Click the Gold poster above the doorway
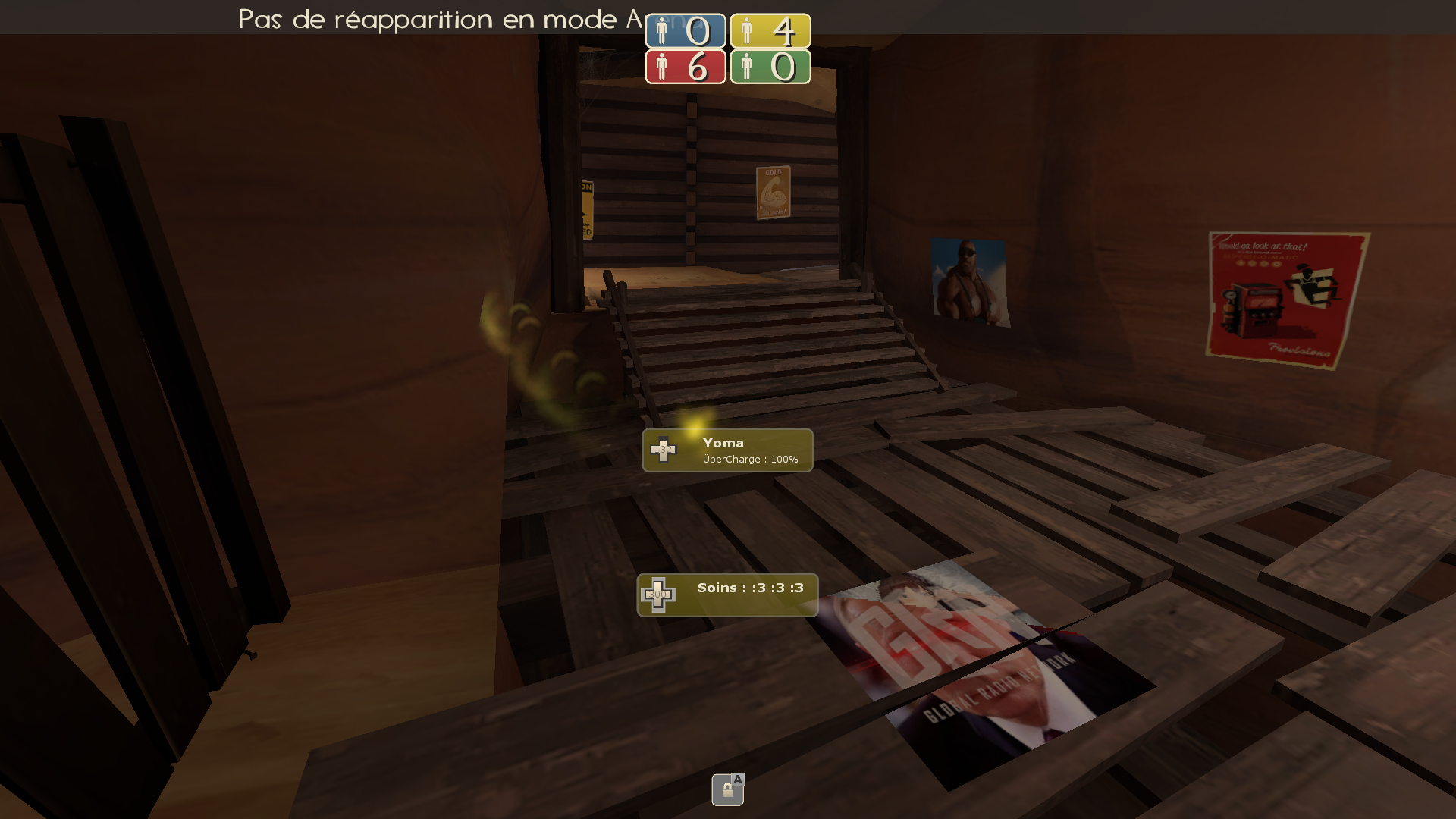This screenshot has width=1456, height=819. 772,191
